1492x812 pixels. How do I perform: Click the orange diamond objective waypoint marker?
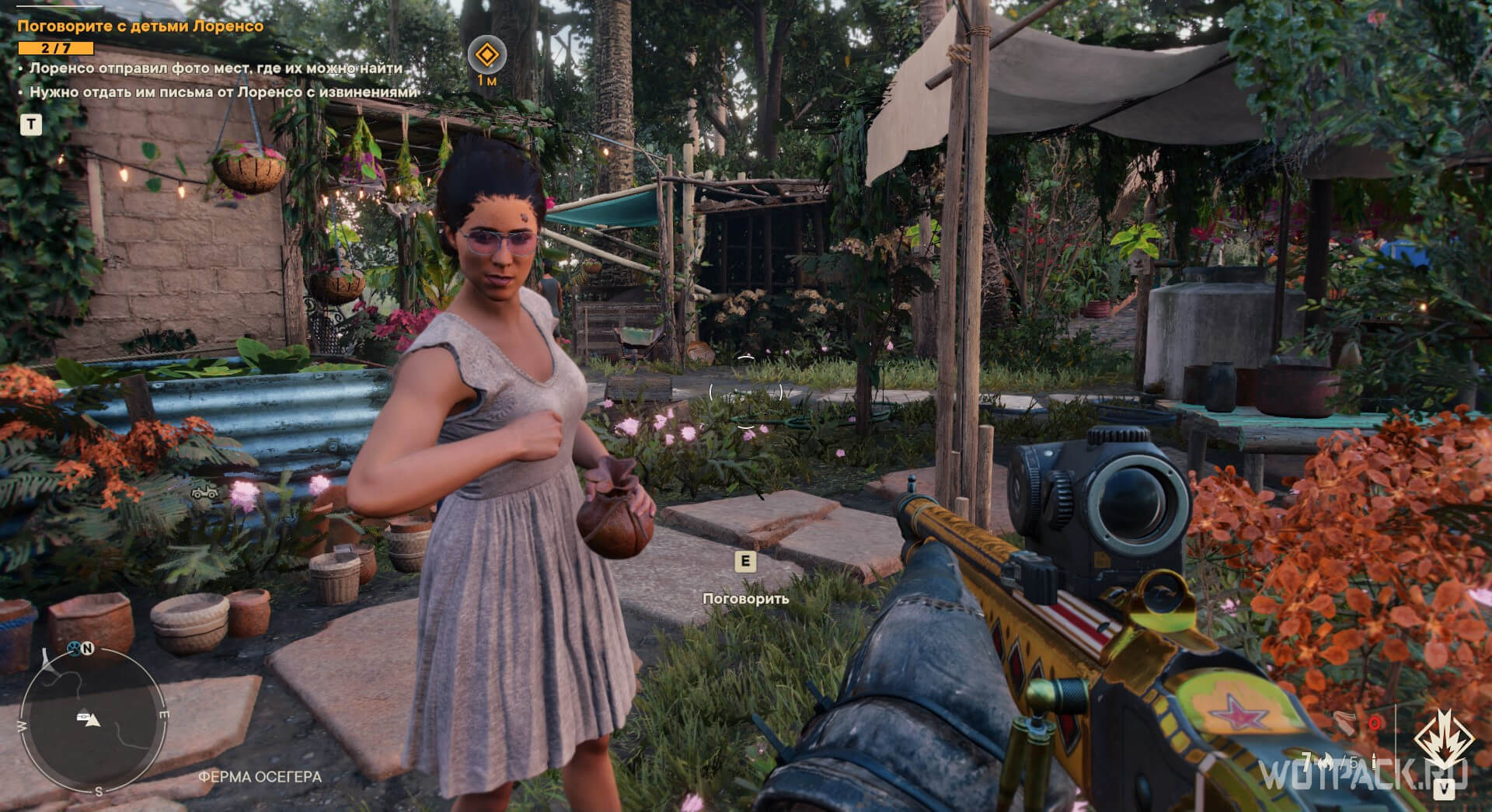click(486, 55)
